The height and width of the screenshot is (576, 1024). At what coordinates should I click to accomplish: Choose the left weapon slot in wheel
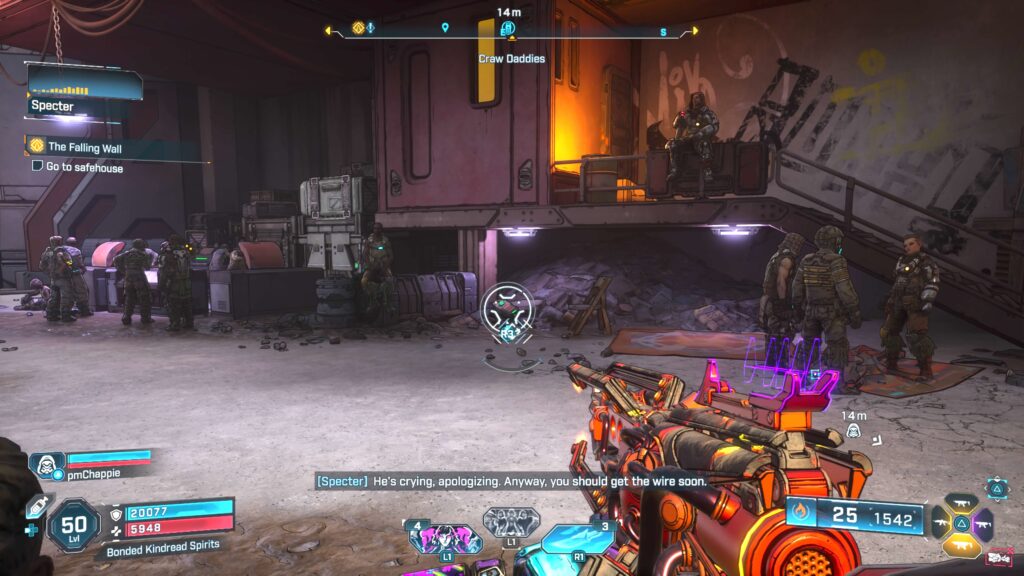(940, 523)
